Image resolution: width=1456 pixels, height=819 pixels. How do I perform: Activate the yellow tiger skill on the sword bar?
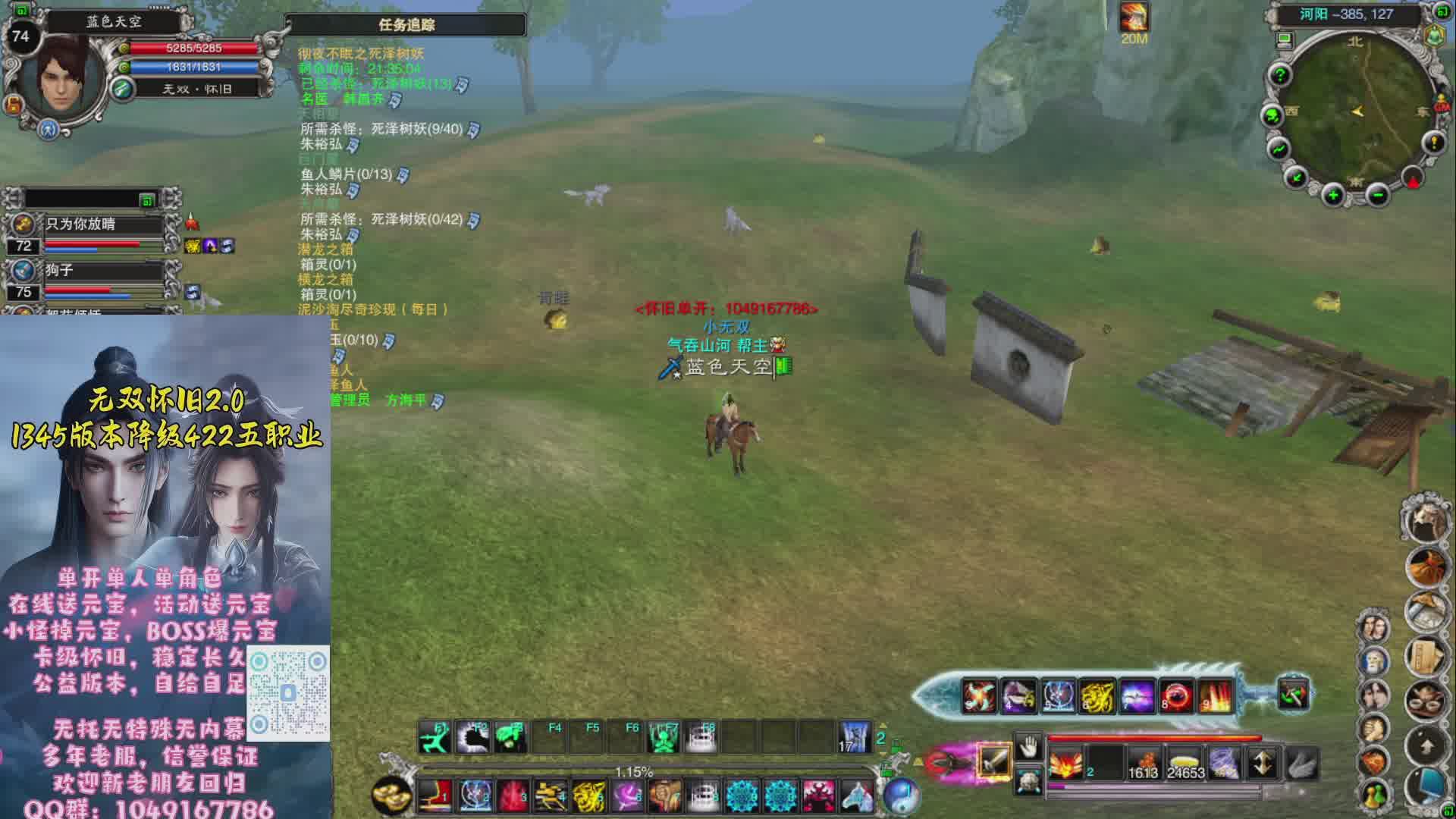point(1097,696)
